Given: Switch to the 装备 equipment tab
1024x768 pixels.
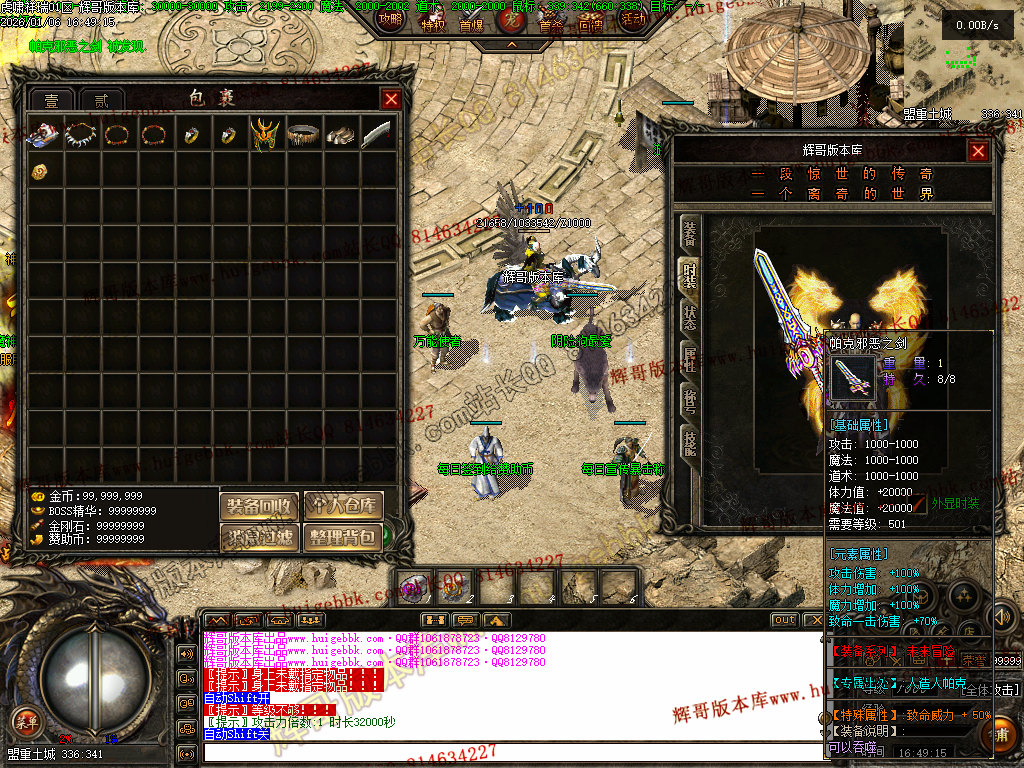Looking at the screenshot, I should pos(690,235).
